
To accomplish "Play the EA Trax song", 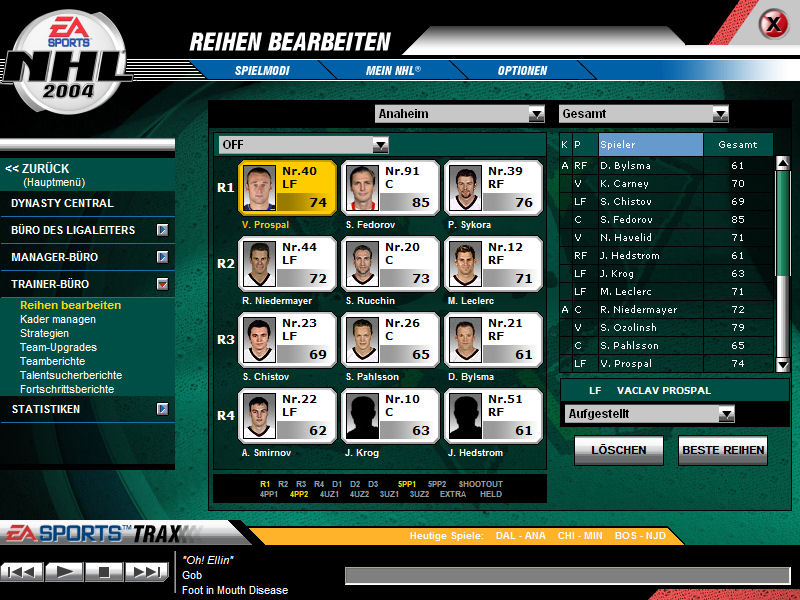I will tap(65, 572).
